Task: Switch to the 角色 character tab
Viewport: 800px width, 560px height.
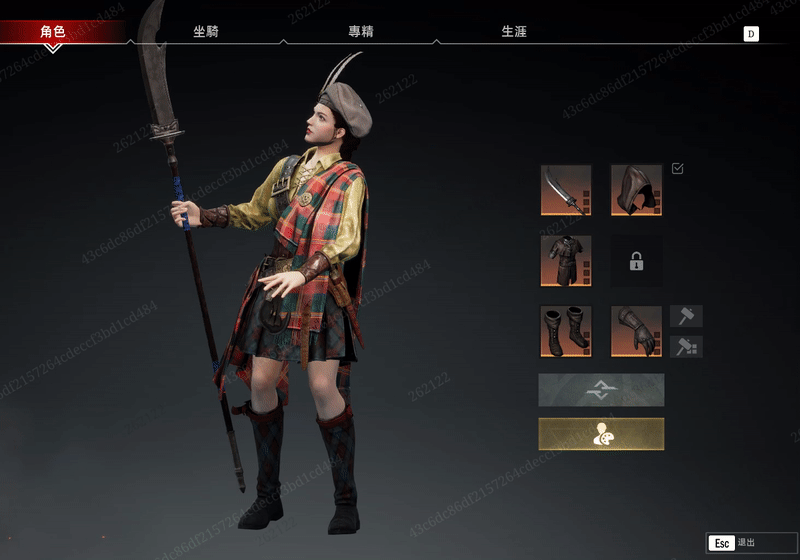Action: (x=53, y=32)
